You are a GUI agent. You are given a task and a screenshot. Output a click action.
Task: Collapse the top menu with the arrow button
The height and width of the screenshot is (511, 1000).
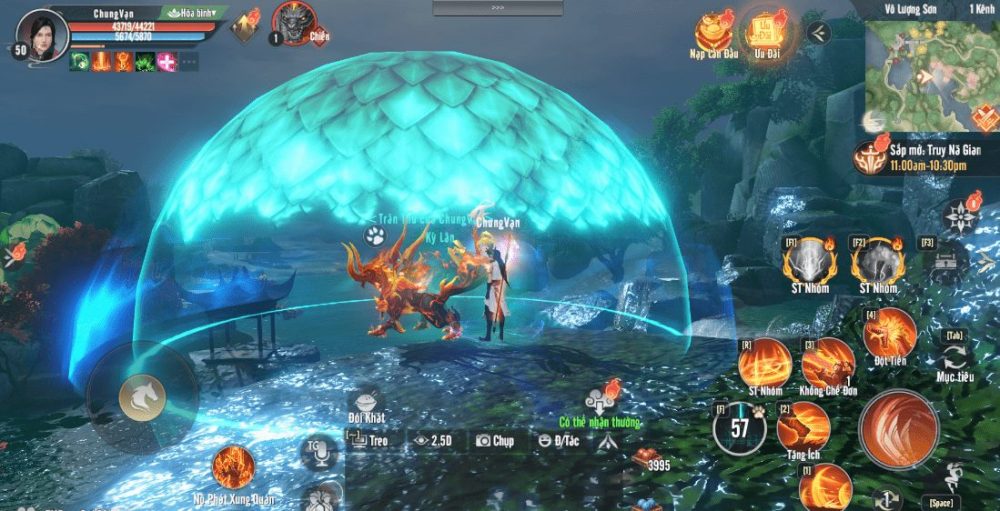[x=818, y=32]
